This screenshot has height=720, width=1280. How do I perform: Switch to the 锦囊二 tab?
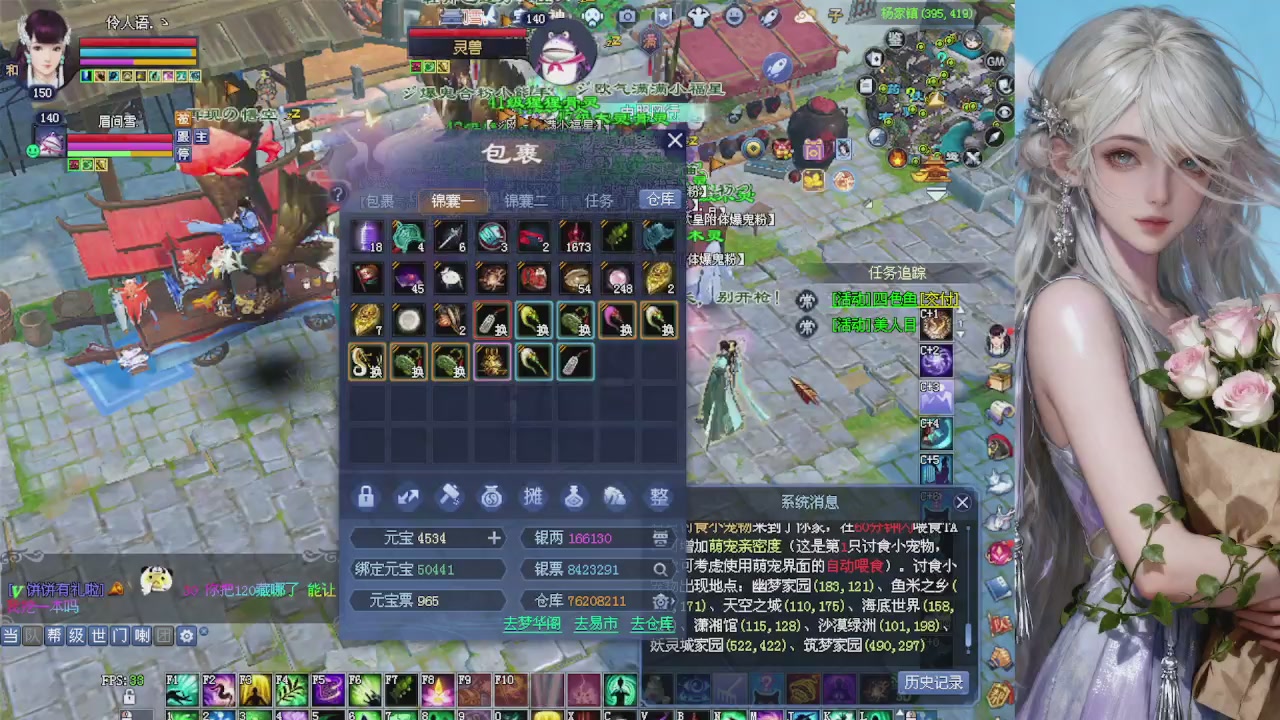(524, 200)
